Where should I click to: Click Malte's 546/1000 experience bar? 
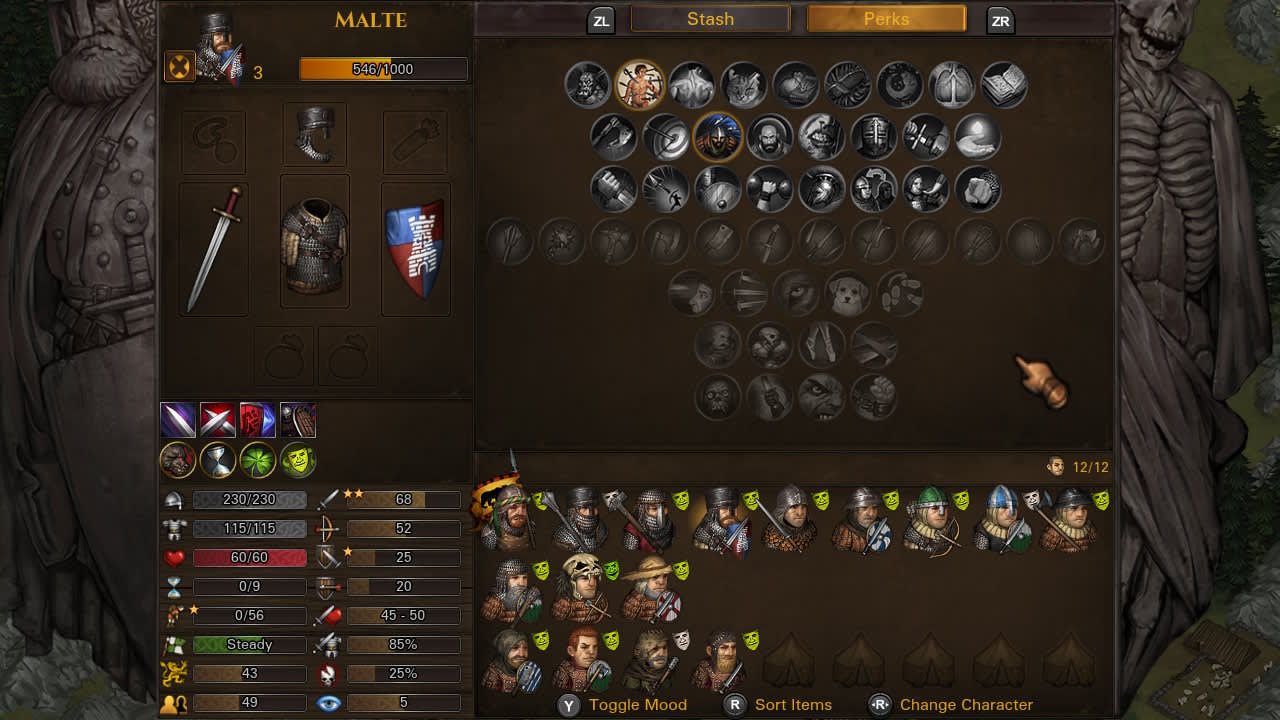[383, 69]
